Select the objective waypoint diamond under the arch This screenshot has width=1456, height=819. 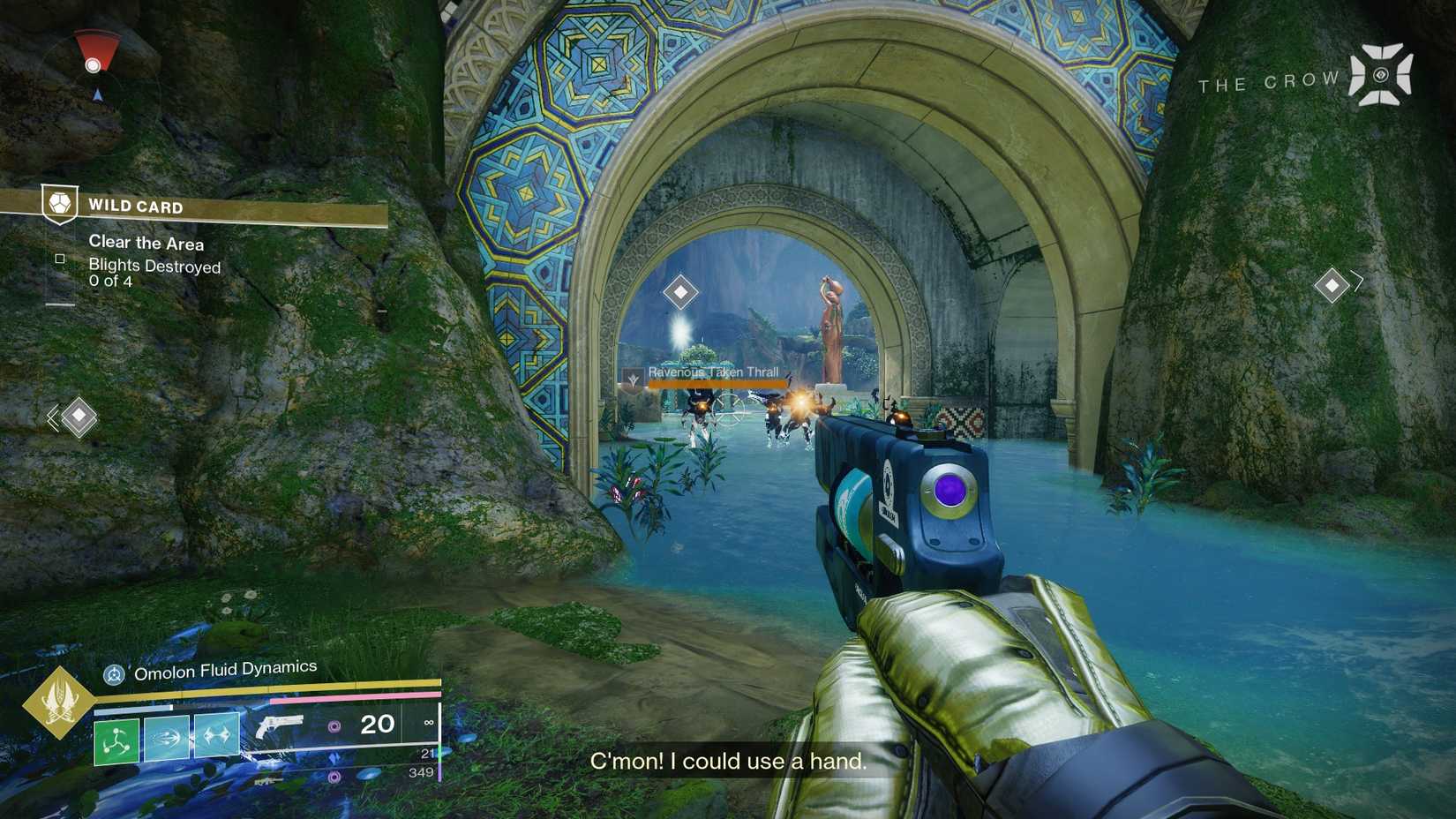click(680, 292)
